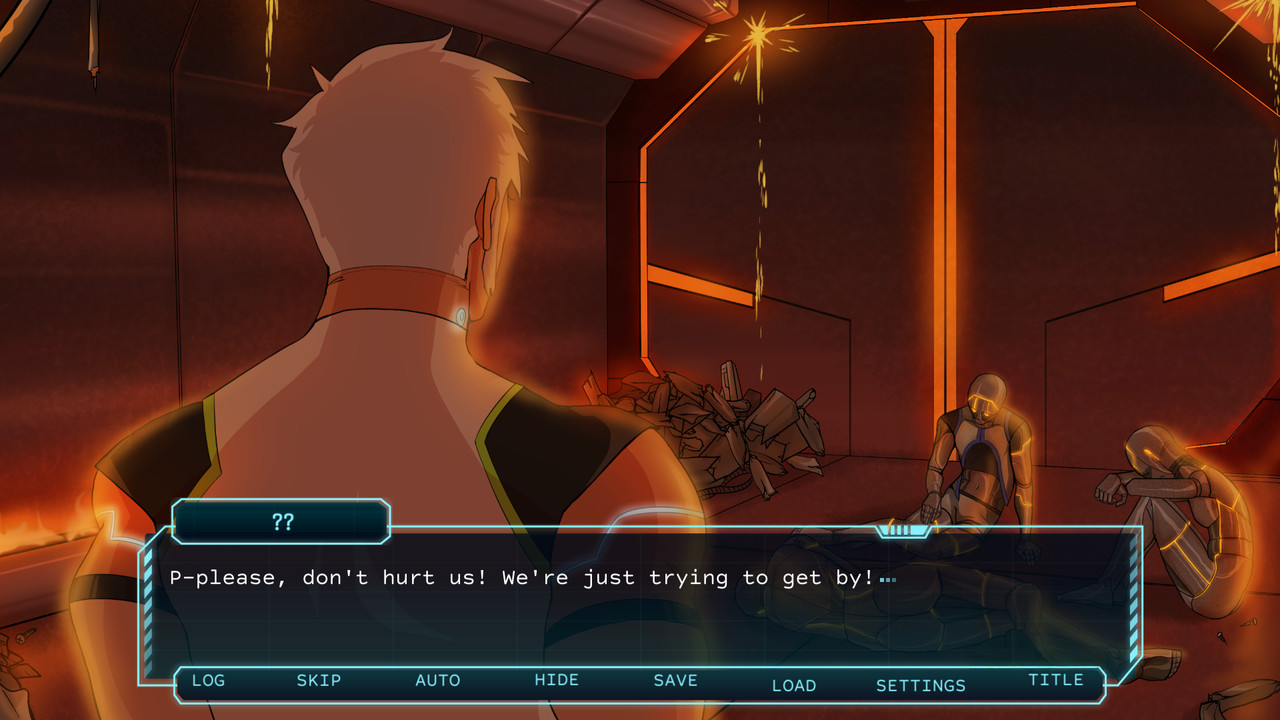HIDE the dialogue window
The width and height of the screenshot is (1280, 720).
[557, 680]
